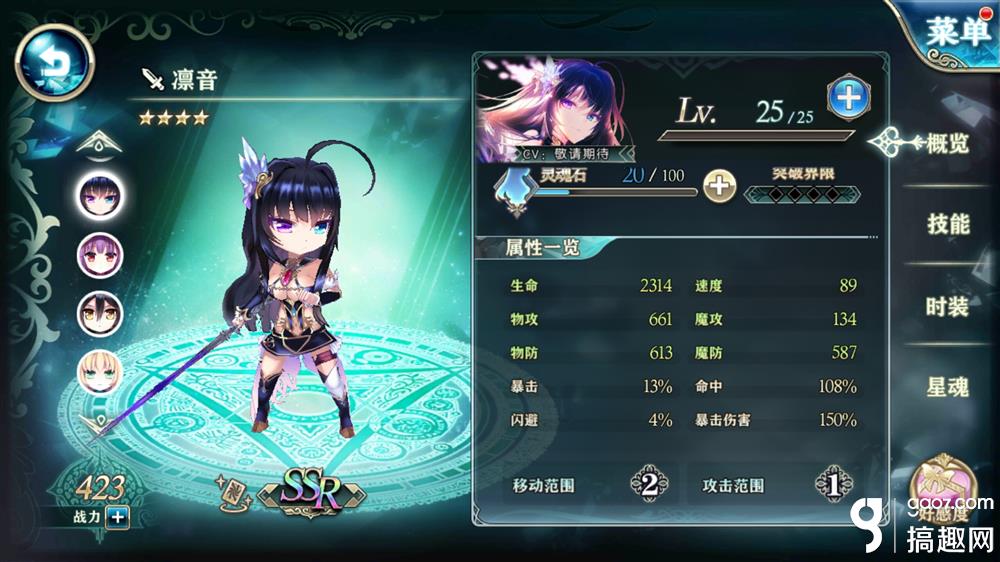The width and height of the screenshot is (1000, 562).
Task: Open the 菜单 menu
Action: (955, 32)
